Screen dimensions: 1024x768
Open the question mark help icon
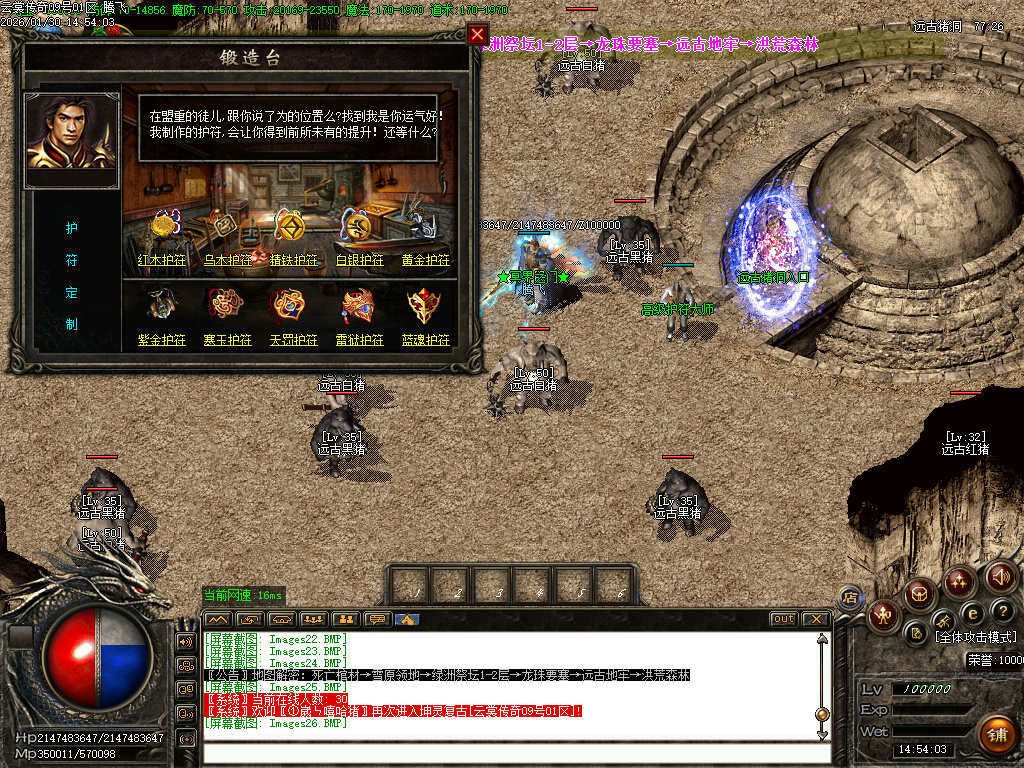(x=1002, y=611)
